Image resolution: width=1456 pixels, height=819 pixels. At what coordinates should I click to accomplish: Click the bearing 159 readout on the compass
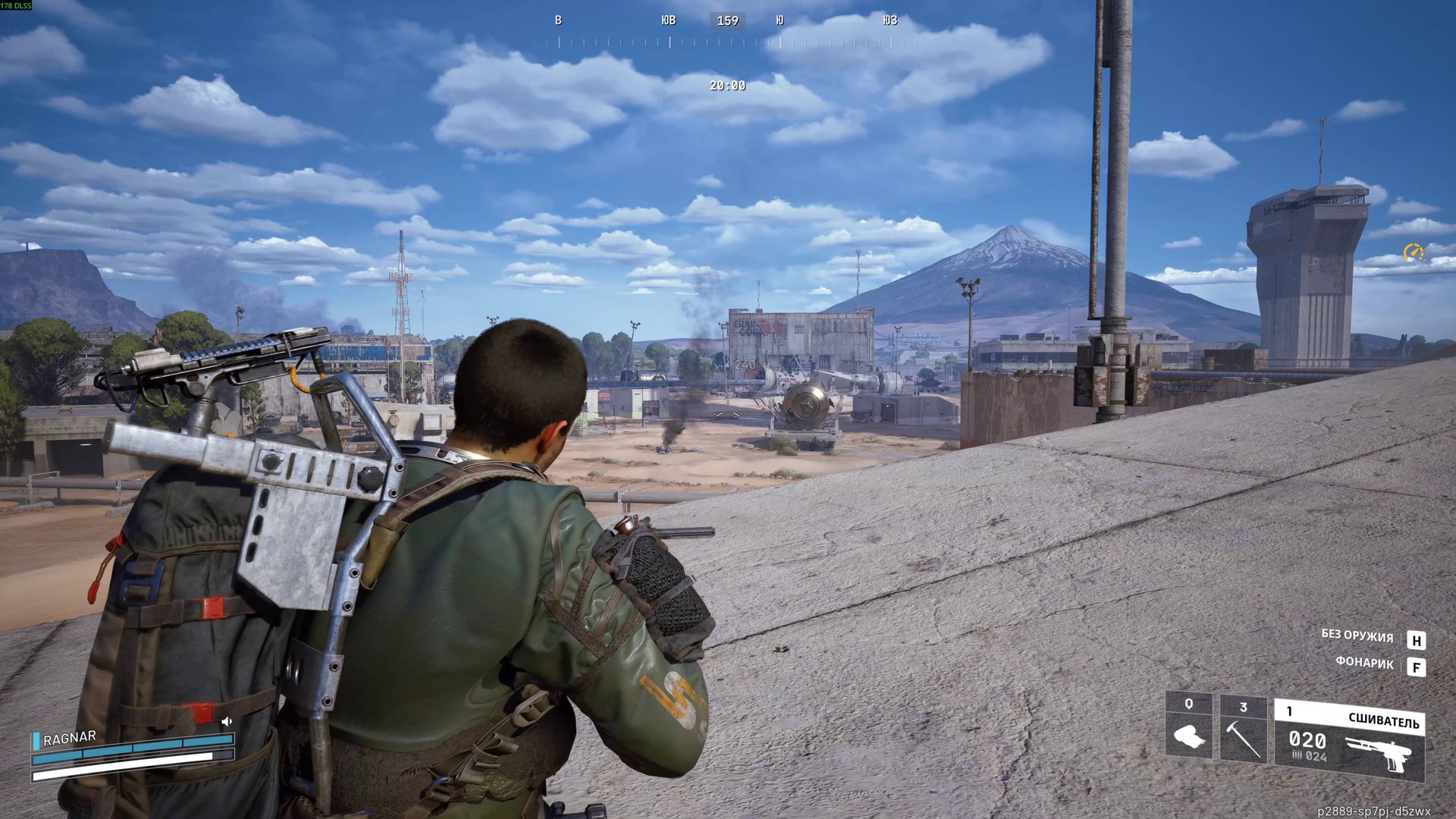726,20
